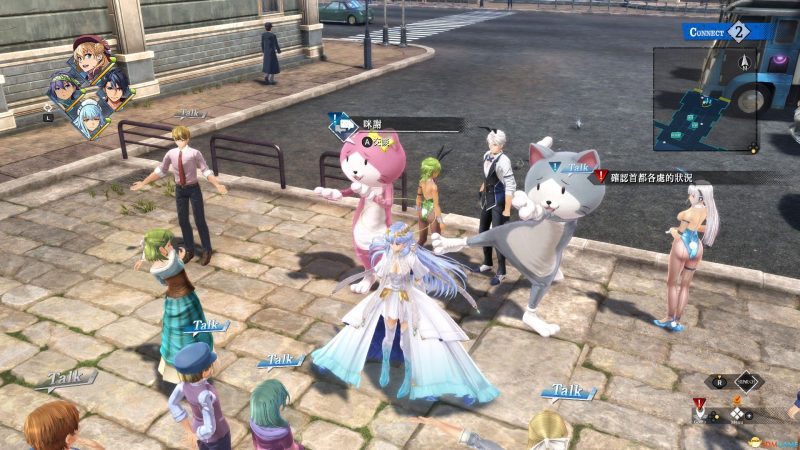The image size is (800, 450).
Task: Open the Menu diamond icon
Action: pos(738,414)
